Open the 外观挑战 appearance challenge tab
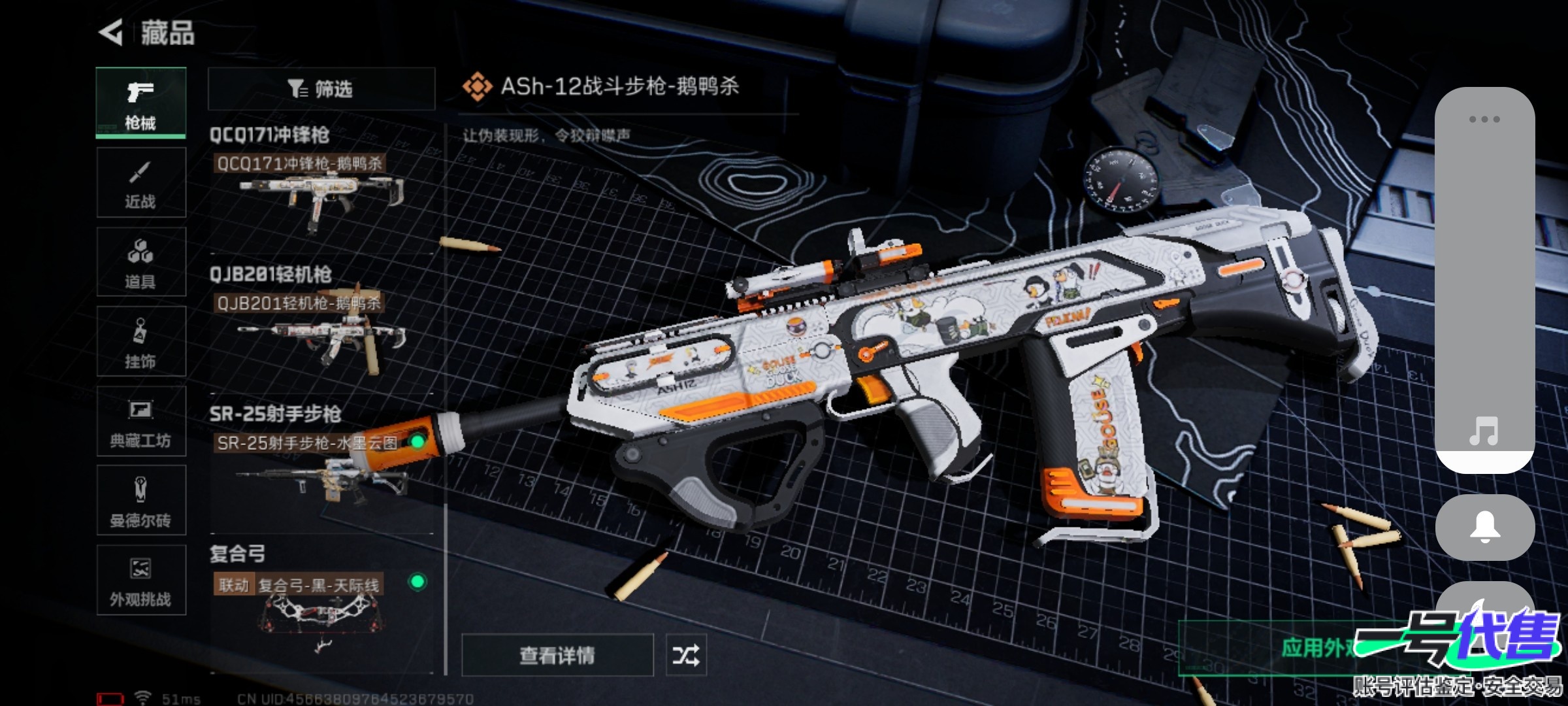The width and height of the screenshot is (1568, 706). click(x=140, y=580)
